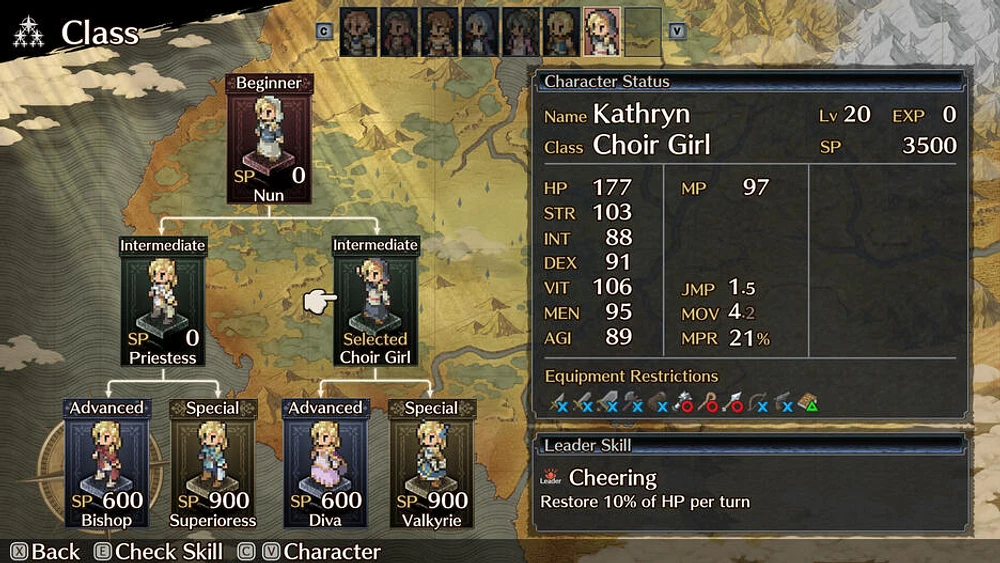
Task: Choose the Superioress special class
Action: point(212,463)
